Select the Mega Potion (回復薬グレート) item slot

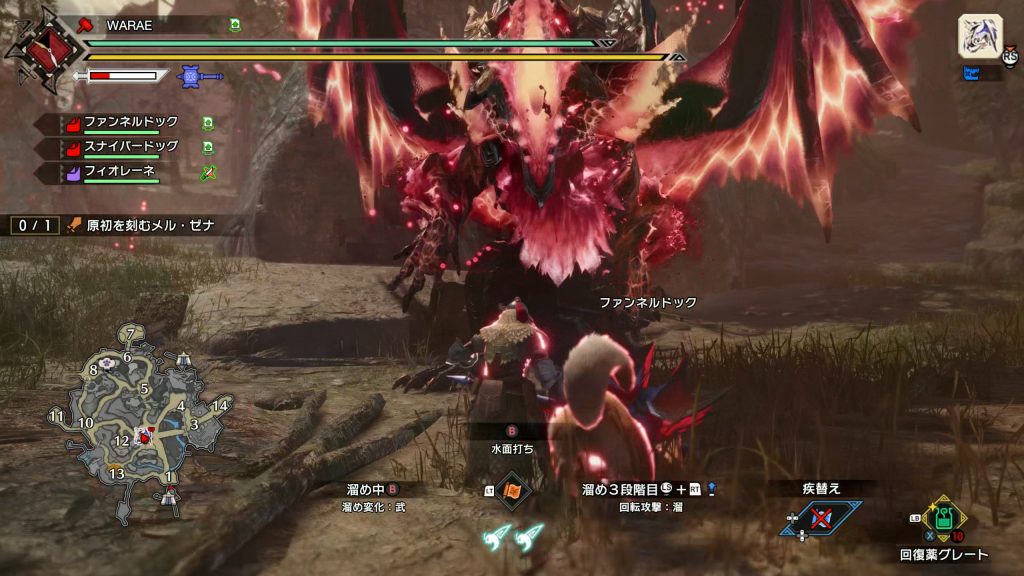point(943,519)
